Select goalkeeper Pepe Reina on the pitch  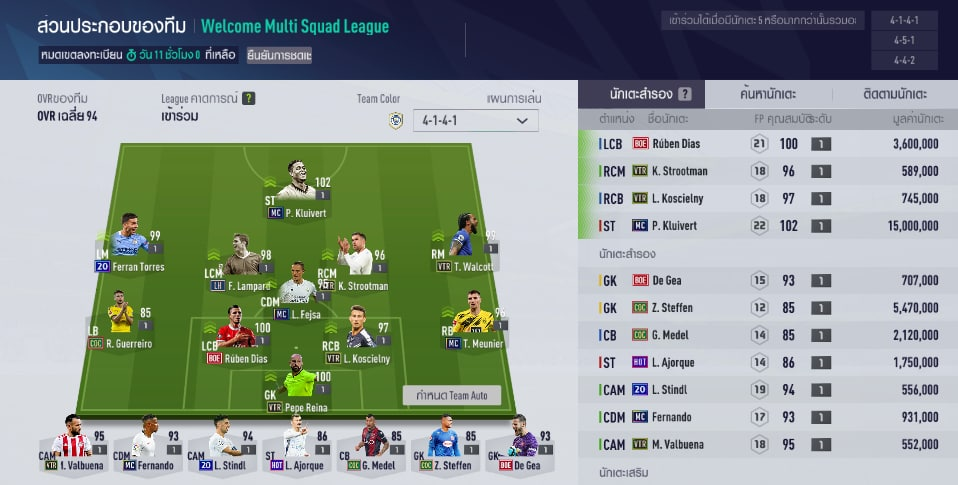[297, 378]
